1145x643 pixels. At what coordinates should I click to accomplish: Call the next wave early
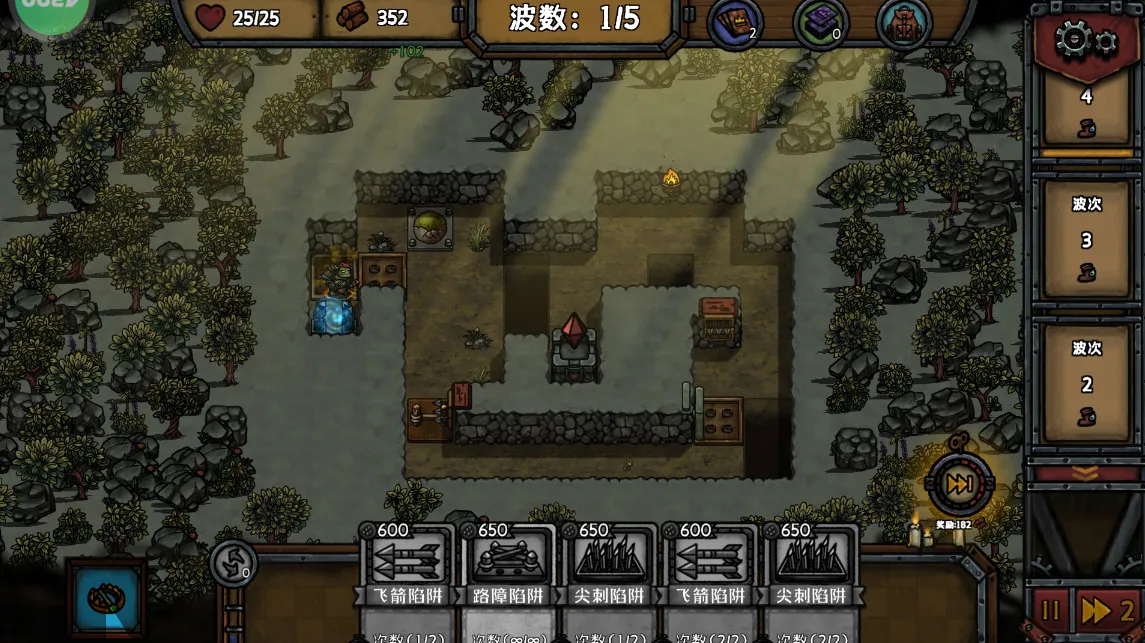coord(959,485)
